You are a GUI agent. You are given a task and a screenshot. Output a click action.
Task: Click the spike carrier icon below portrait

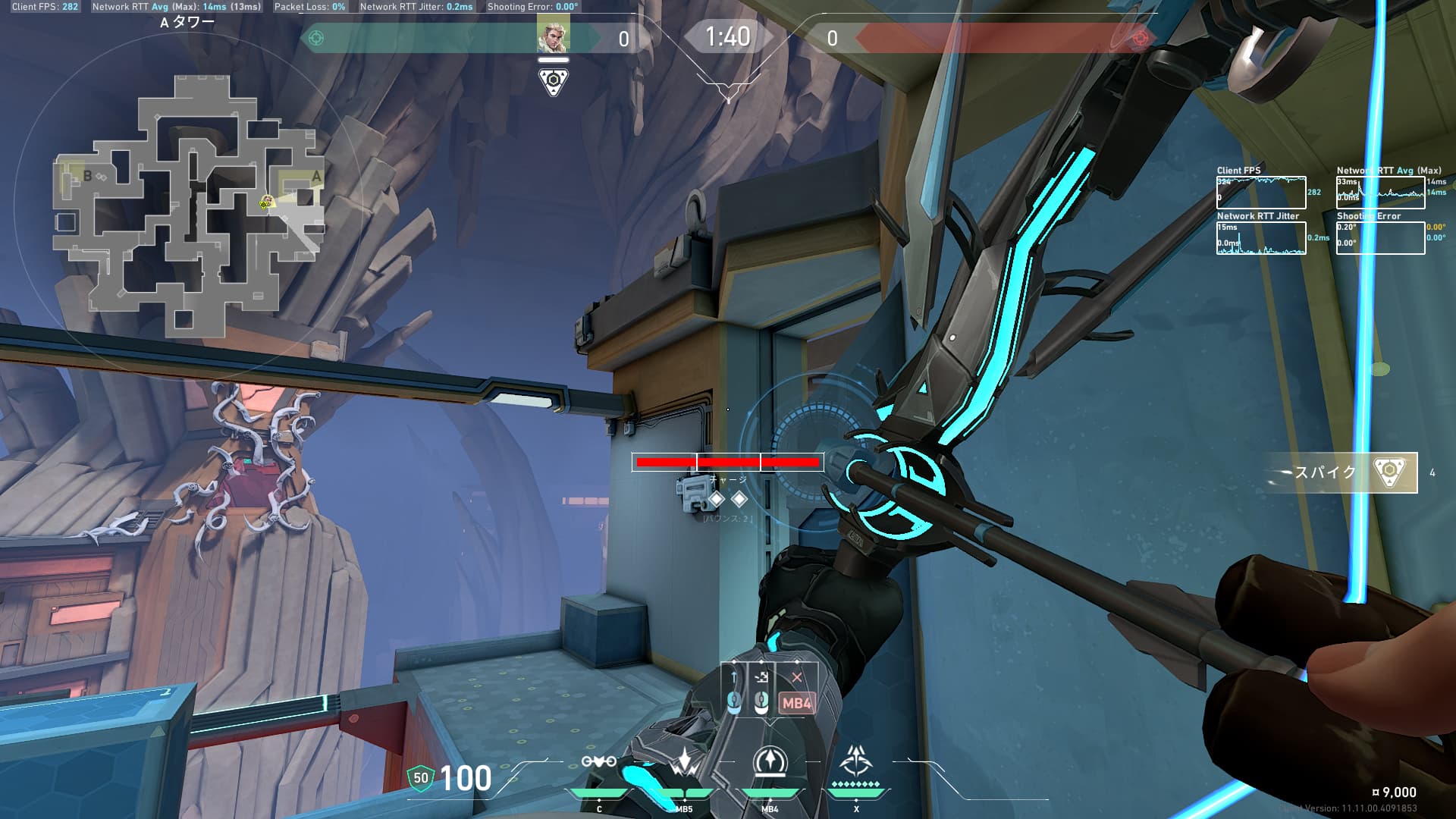click(x=554, y=81)
